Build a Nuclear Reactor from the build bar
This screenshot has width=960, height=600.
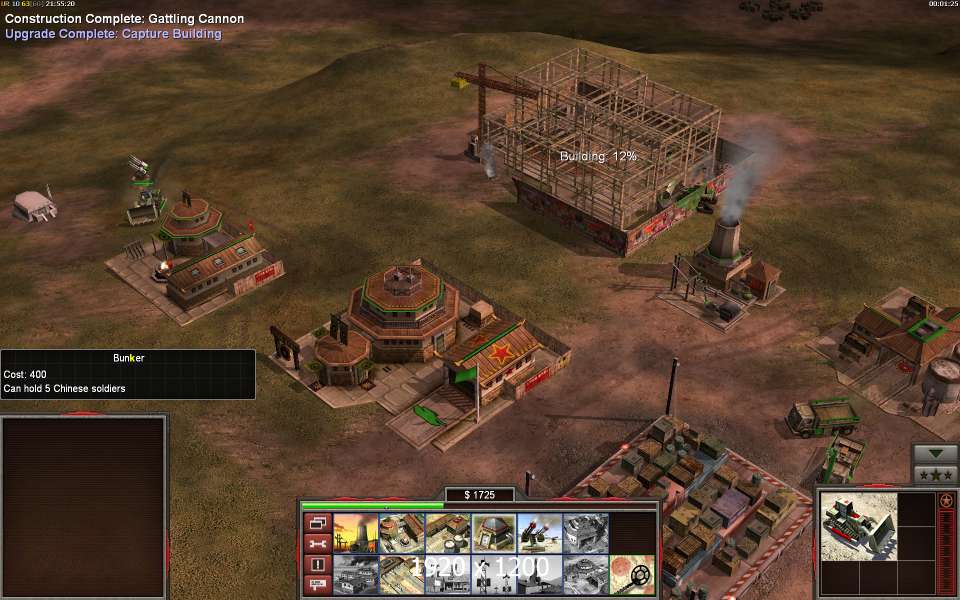(355, 534)
